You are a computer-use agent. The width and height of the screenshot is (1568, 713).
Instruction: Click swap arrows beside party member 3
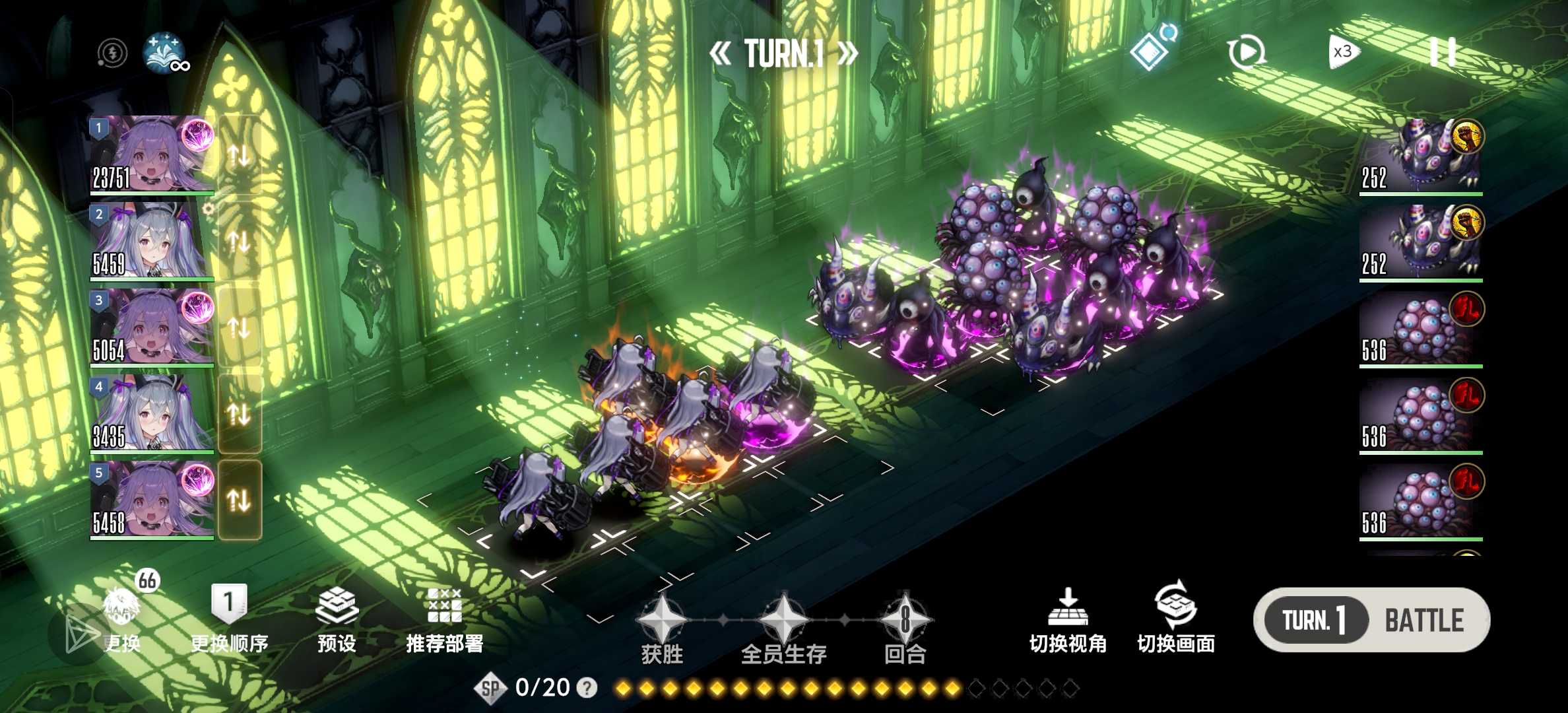point(239,327)
